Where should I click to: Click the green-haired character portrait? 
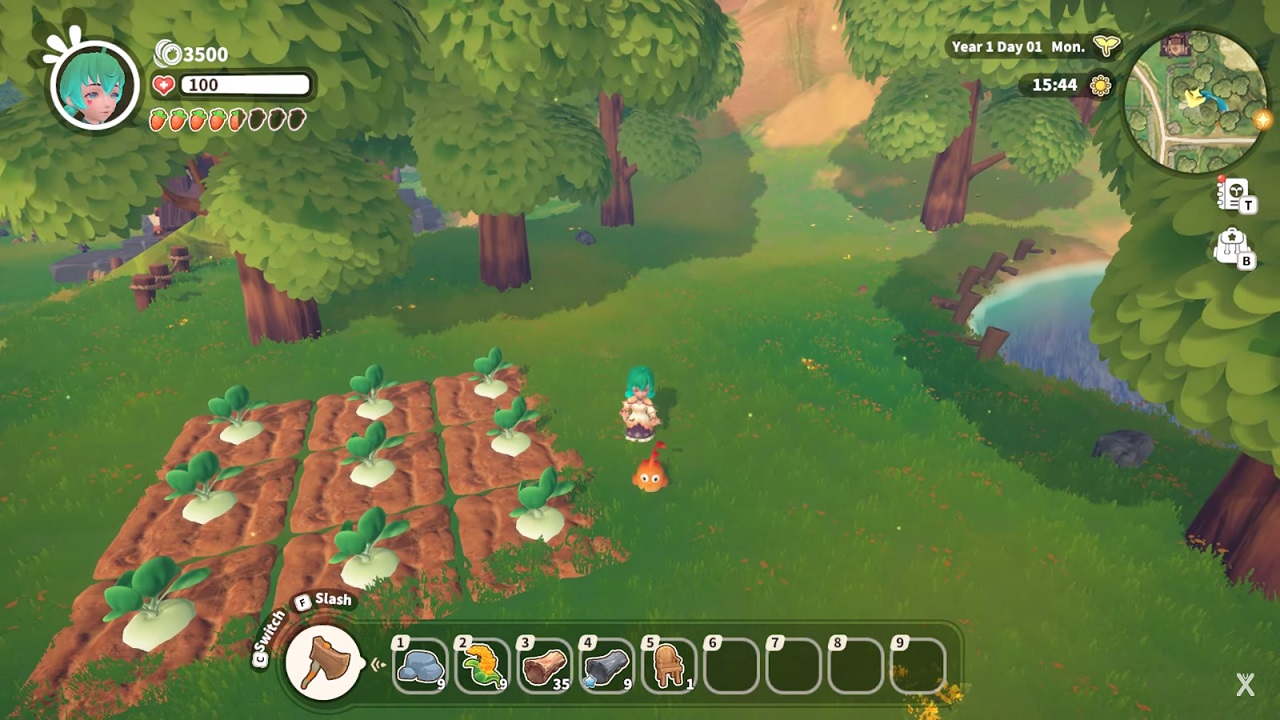click(x=95, y=84)
